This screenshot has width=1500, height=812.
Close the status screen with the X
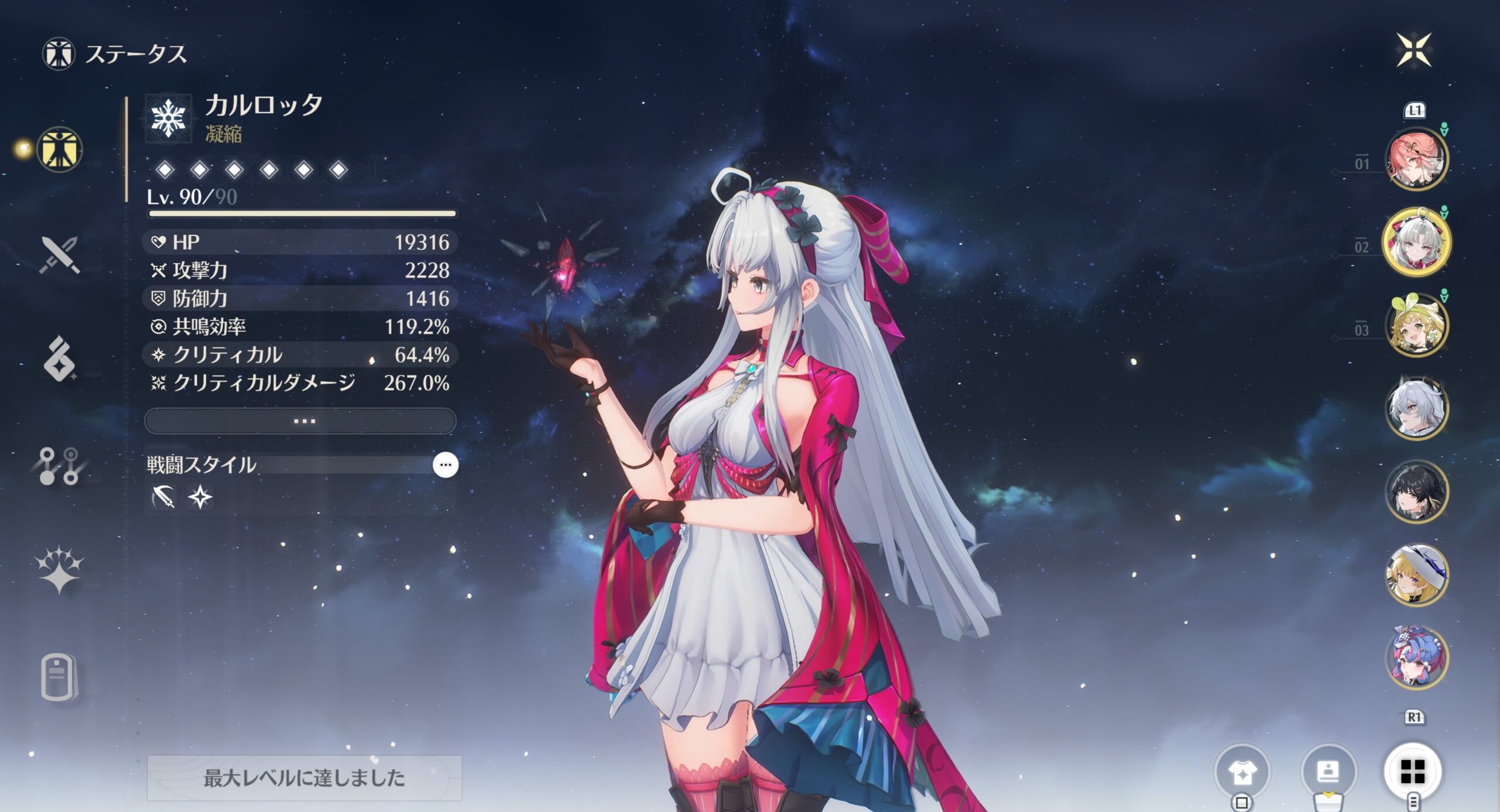click(x=1413, y=50)
